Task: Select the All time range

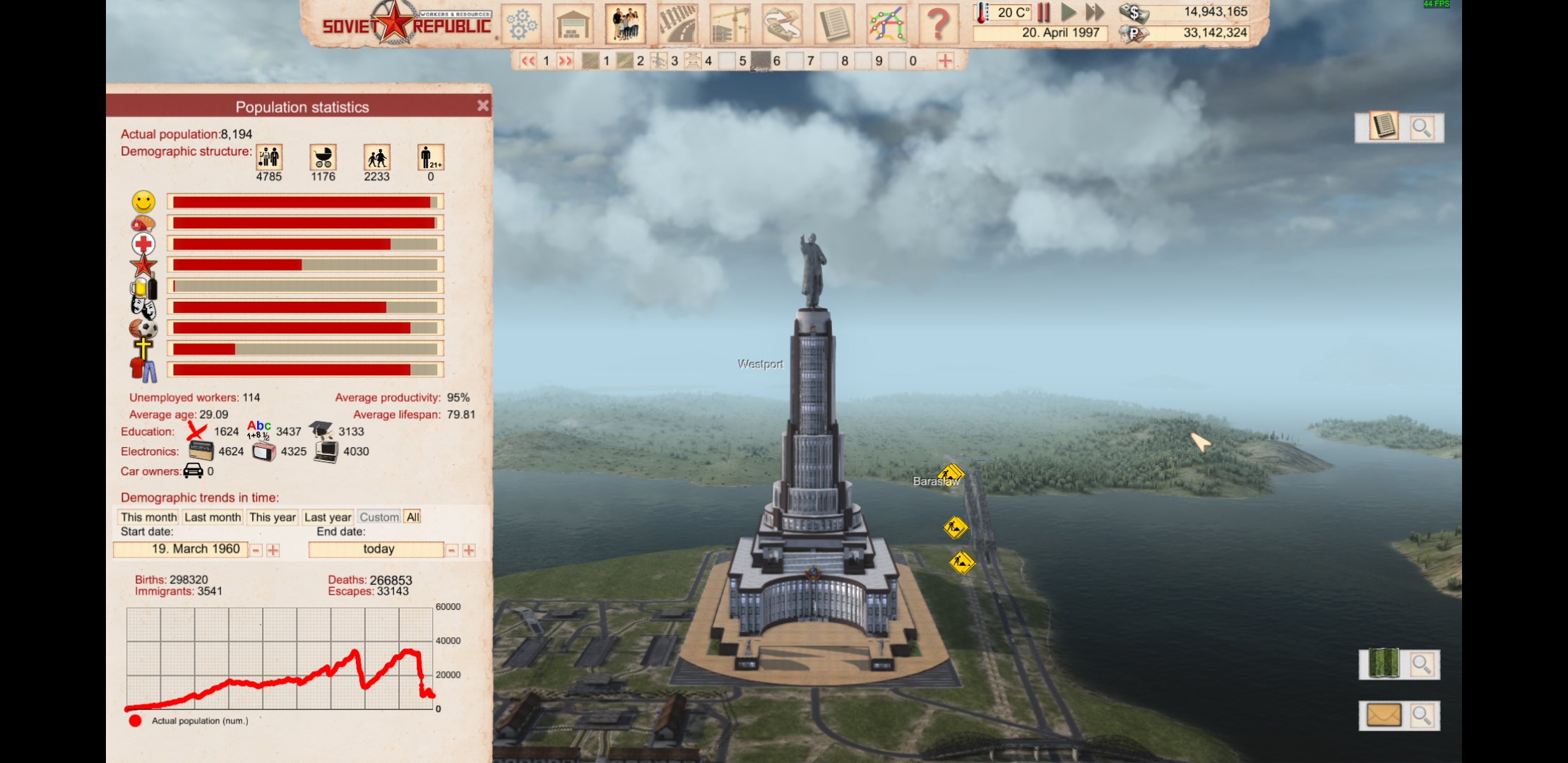Action: (x=413, y=517)
